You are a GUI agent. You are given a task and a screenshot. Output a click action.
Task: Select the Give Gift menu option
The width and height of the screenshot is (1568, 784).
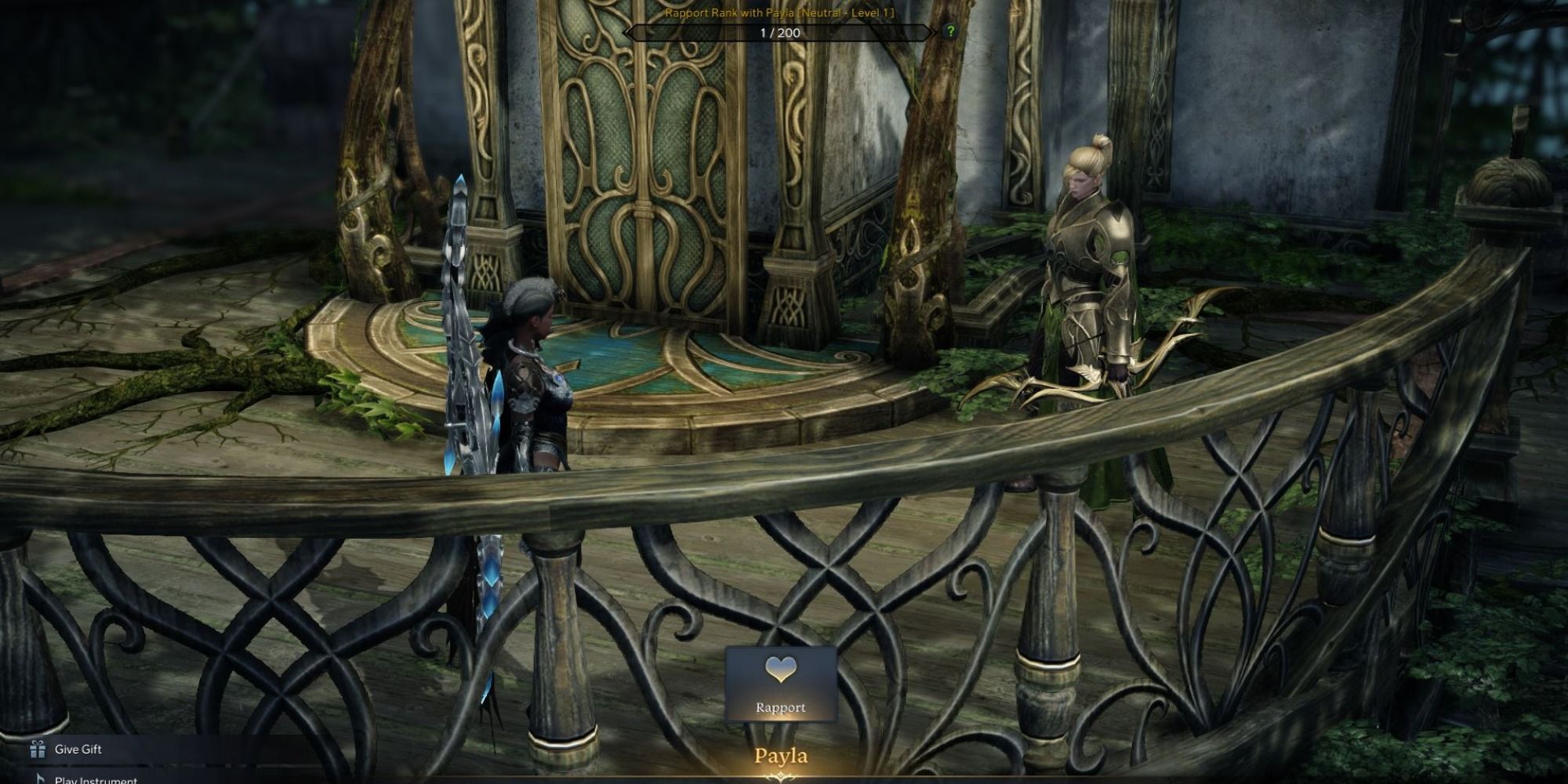click(77, 749)
